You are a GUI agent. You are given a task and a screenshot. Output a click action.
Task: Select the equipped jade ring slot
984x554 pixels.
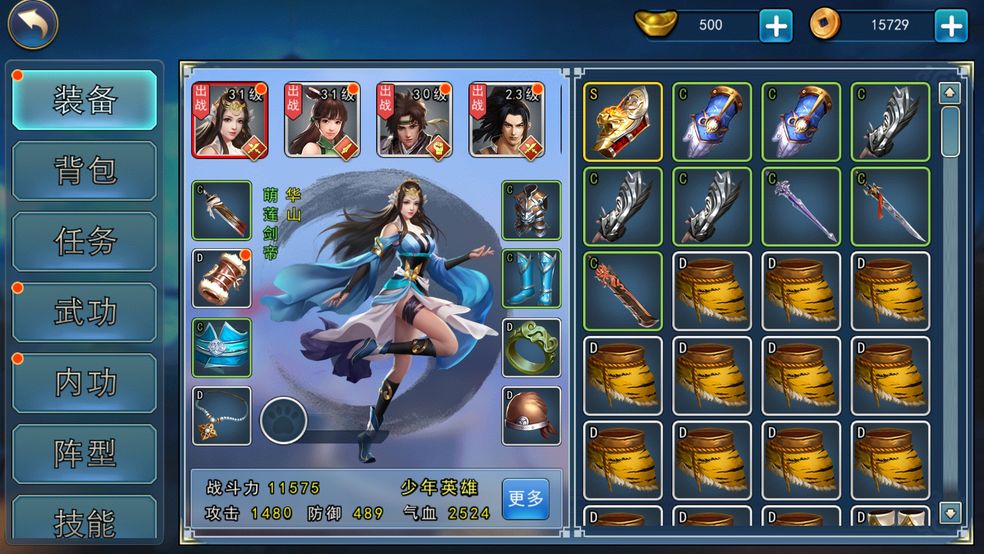pyautogui.click(x=531, y=347)
